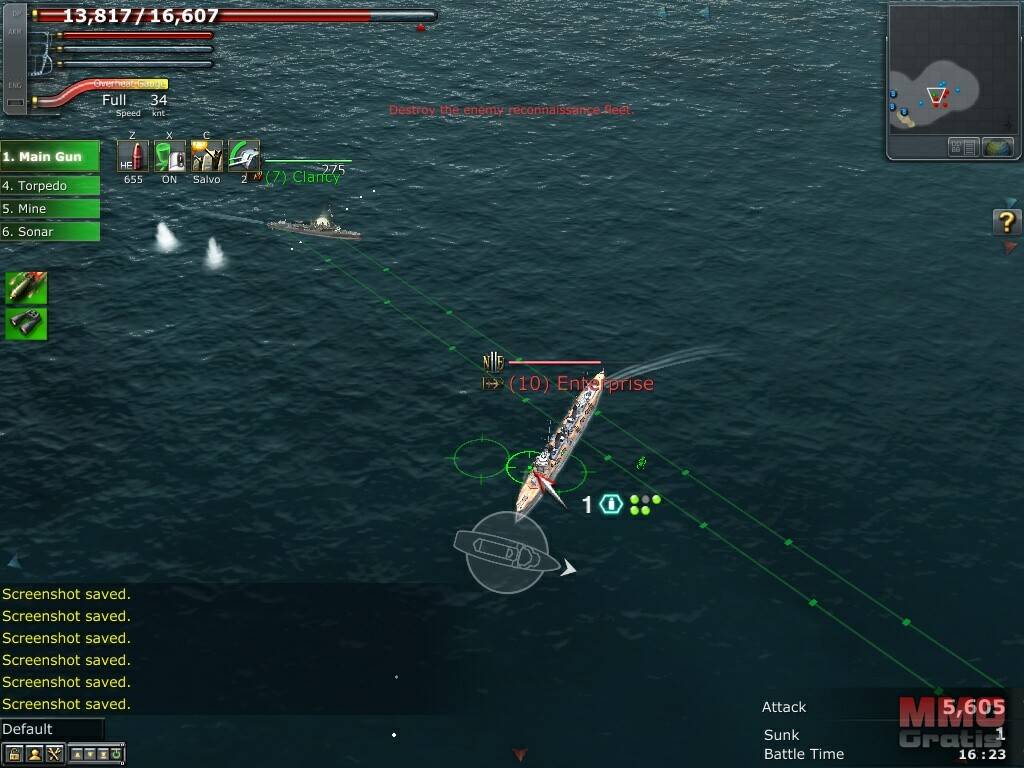Click the globe map button
Viewport: 1024px width, 768px height.
coord(998,148)
